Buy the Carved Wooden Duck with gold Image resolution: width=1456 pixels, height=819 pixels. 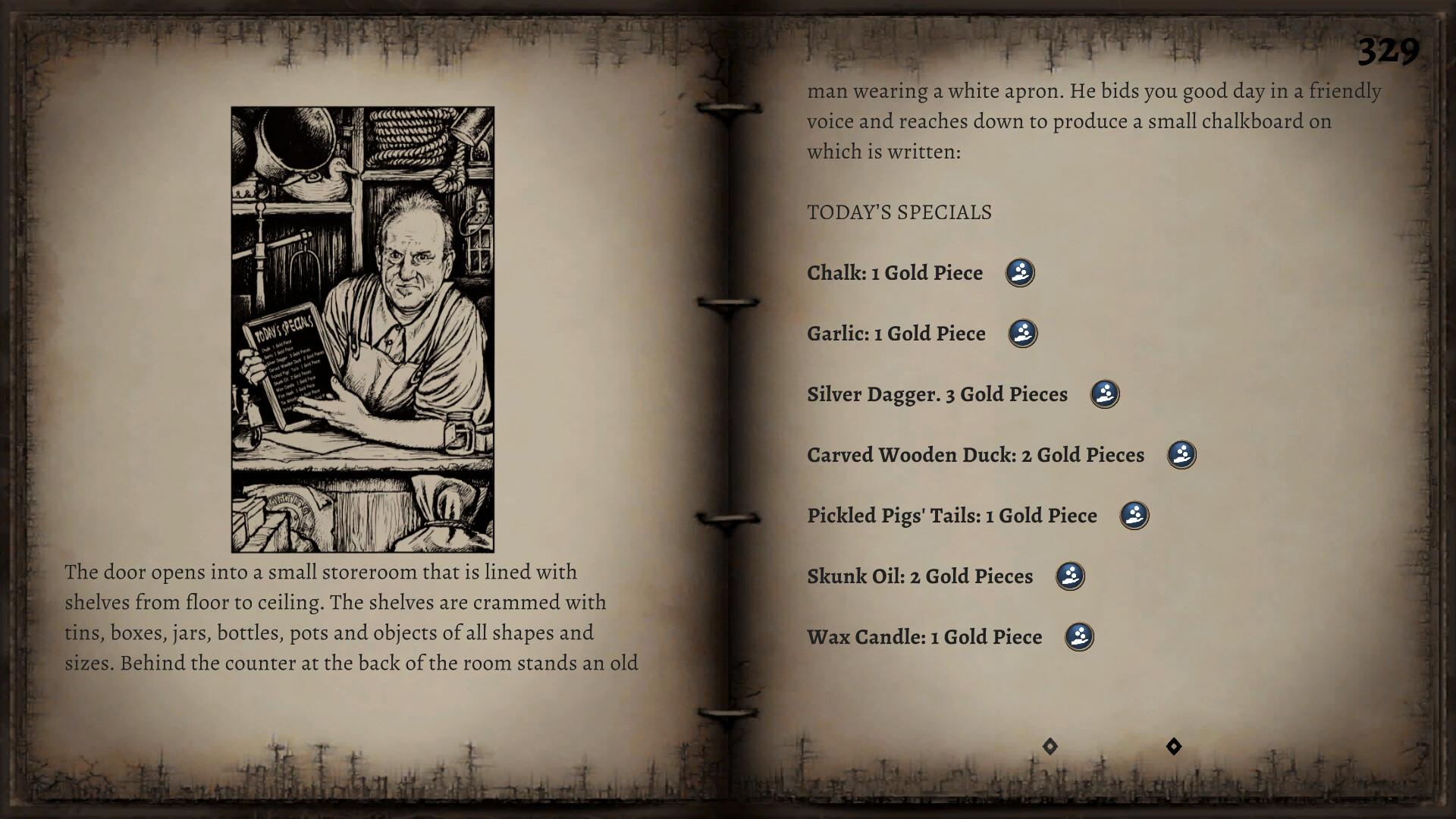click(x=1181, y=454)
